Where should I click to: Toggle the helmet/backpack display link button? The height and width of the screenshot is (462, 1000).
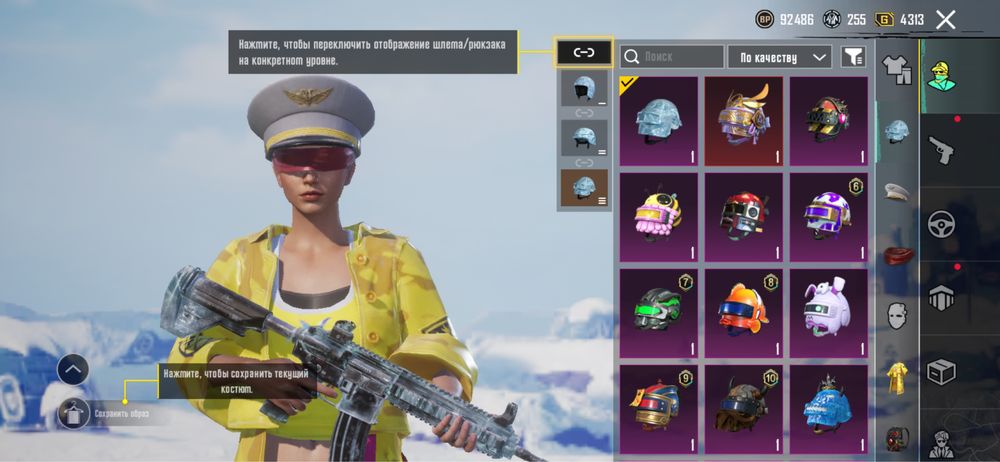pos(584,52)
